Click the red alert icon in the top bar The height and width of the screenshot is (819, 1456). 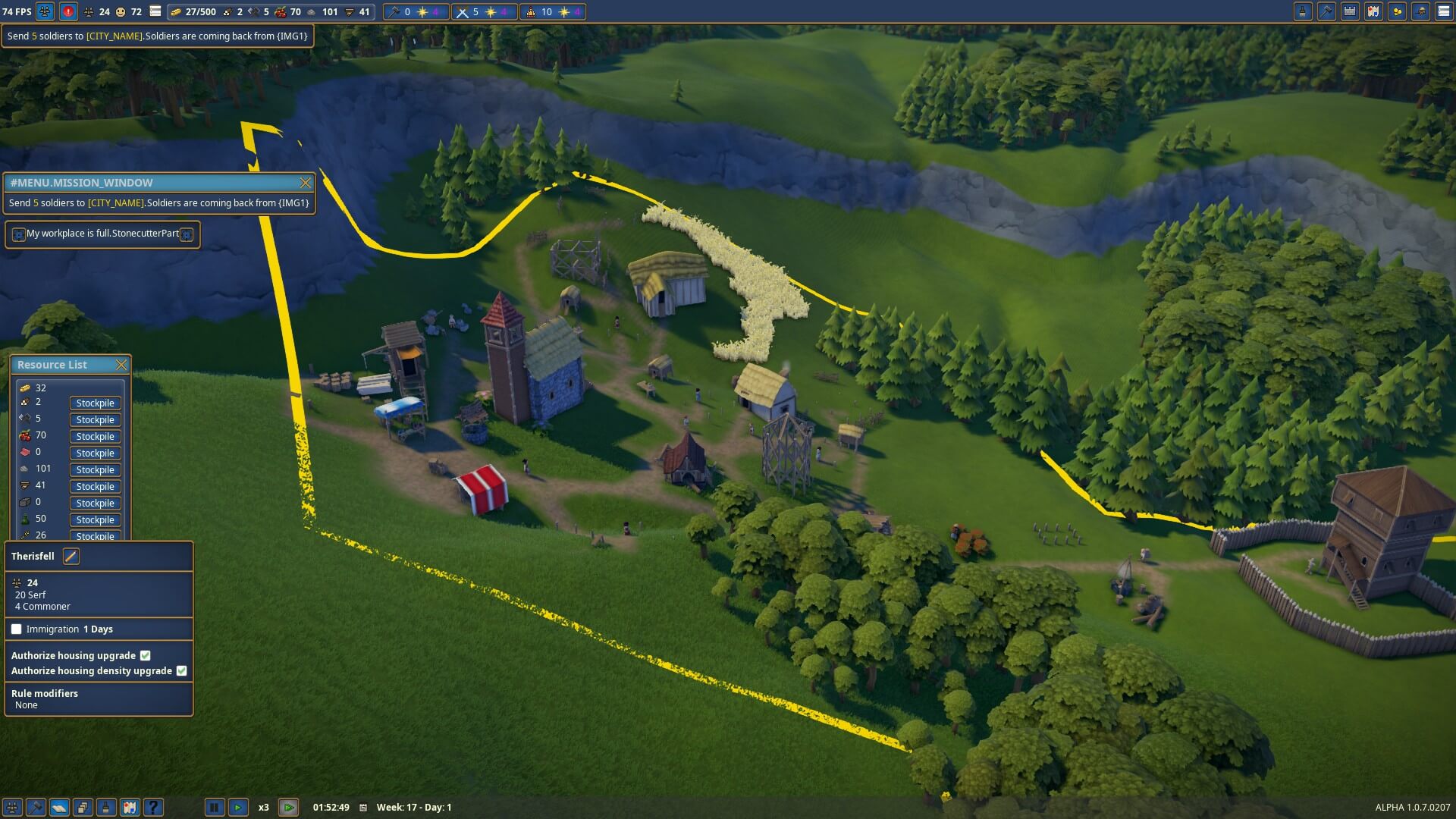point(68,11)
